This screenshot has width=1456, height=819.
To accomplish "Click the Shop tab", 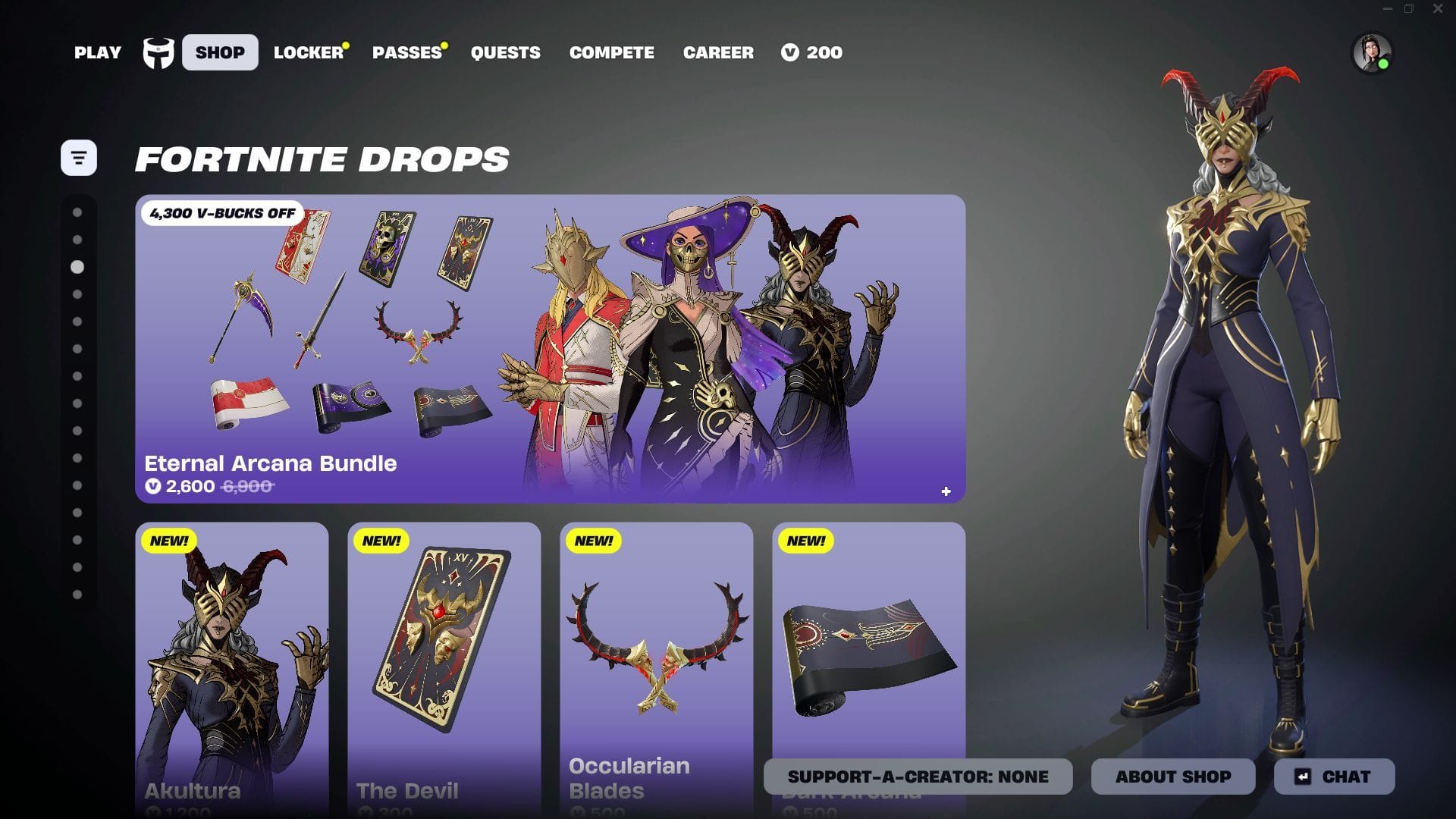I will tap(220, 52).
